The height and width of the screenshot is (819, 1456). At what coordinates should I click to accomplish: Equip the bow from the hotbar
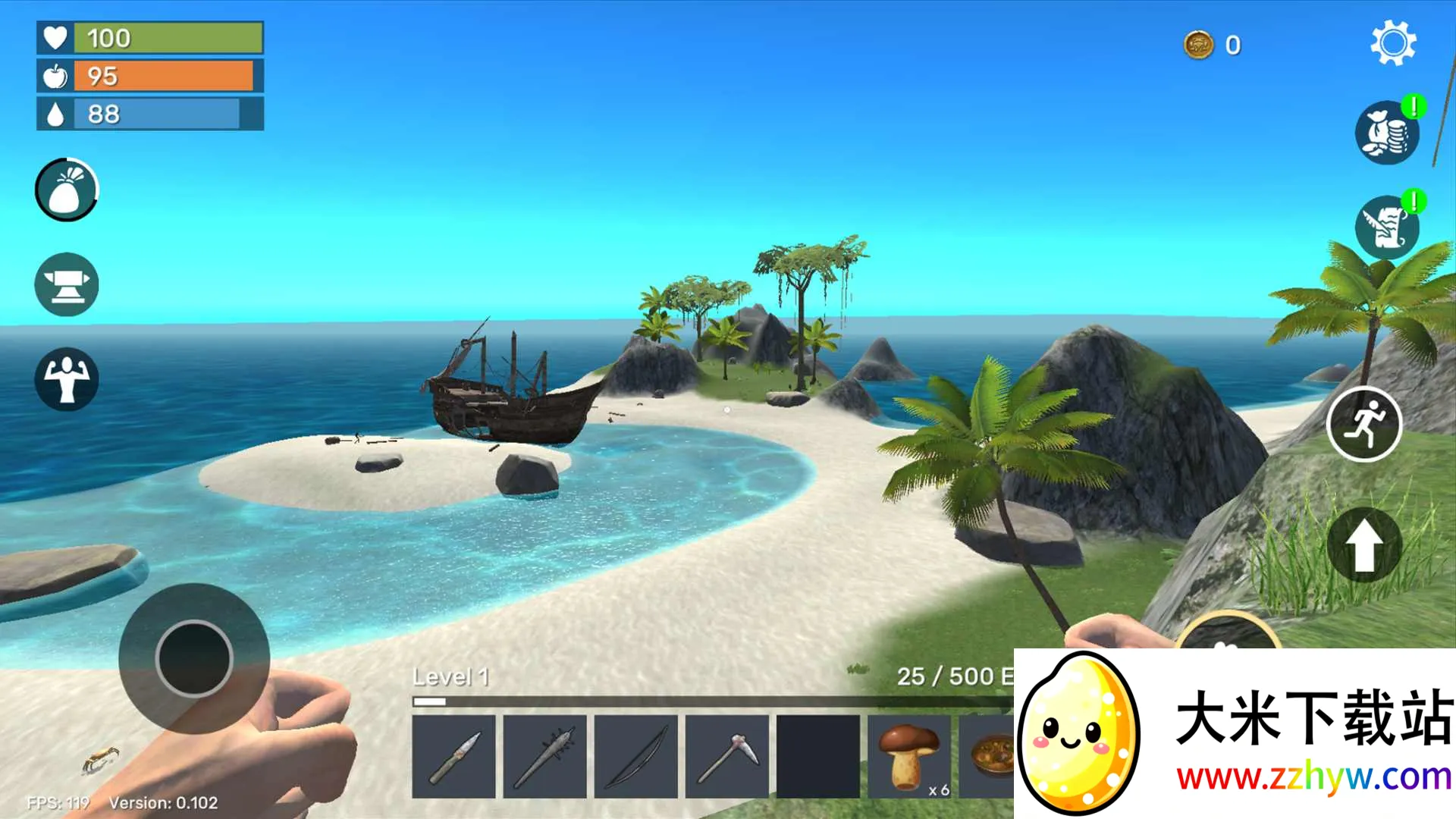[635, 757]
